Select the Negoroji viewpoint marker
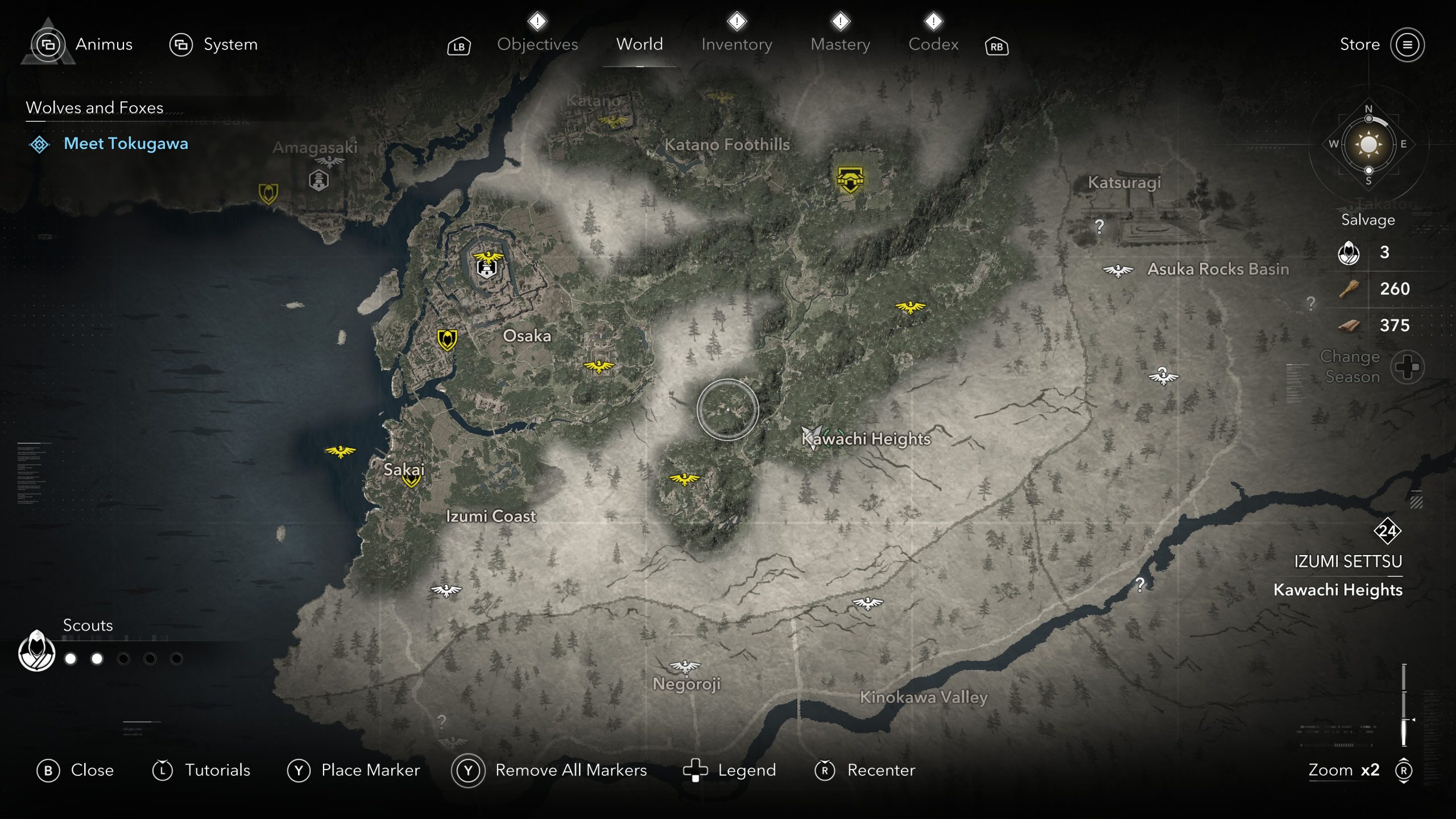Image resolution: width=1456 pixels, height=819 pixels. pyautogui.click(x=685, y=666)
